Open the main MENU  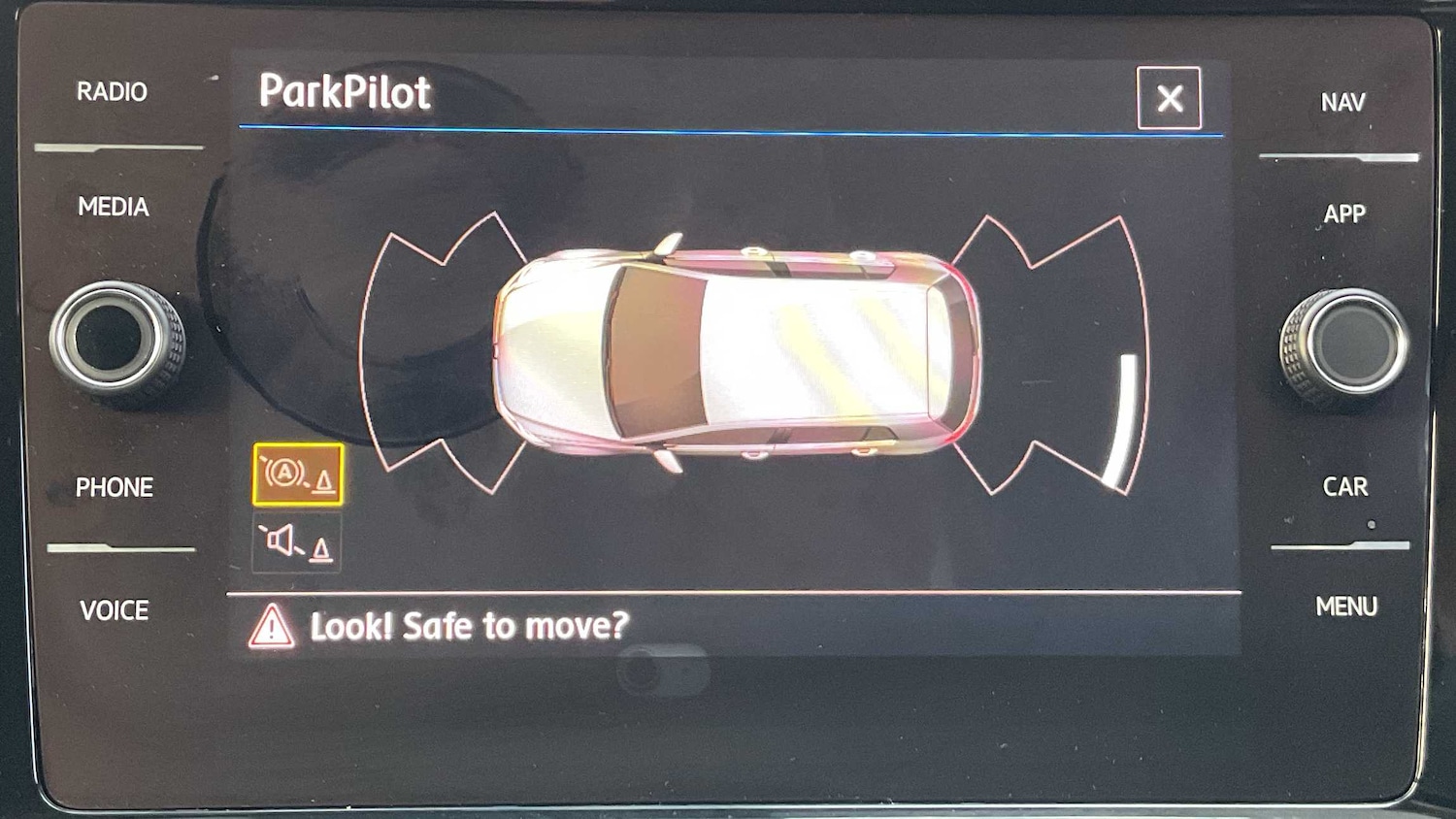1346,606
